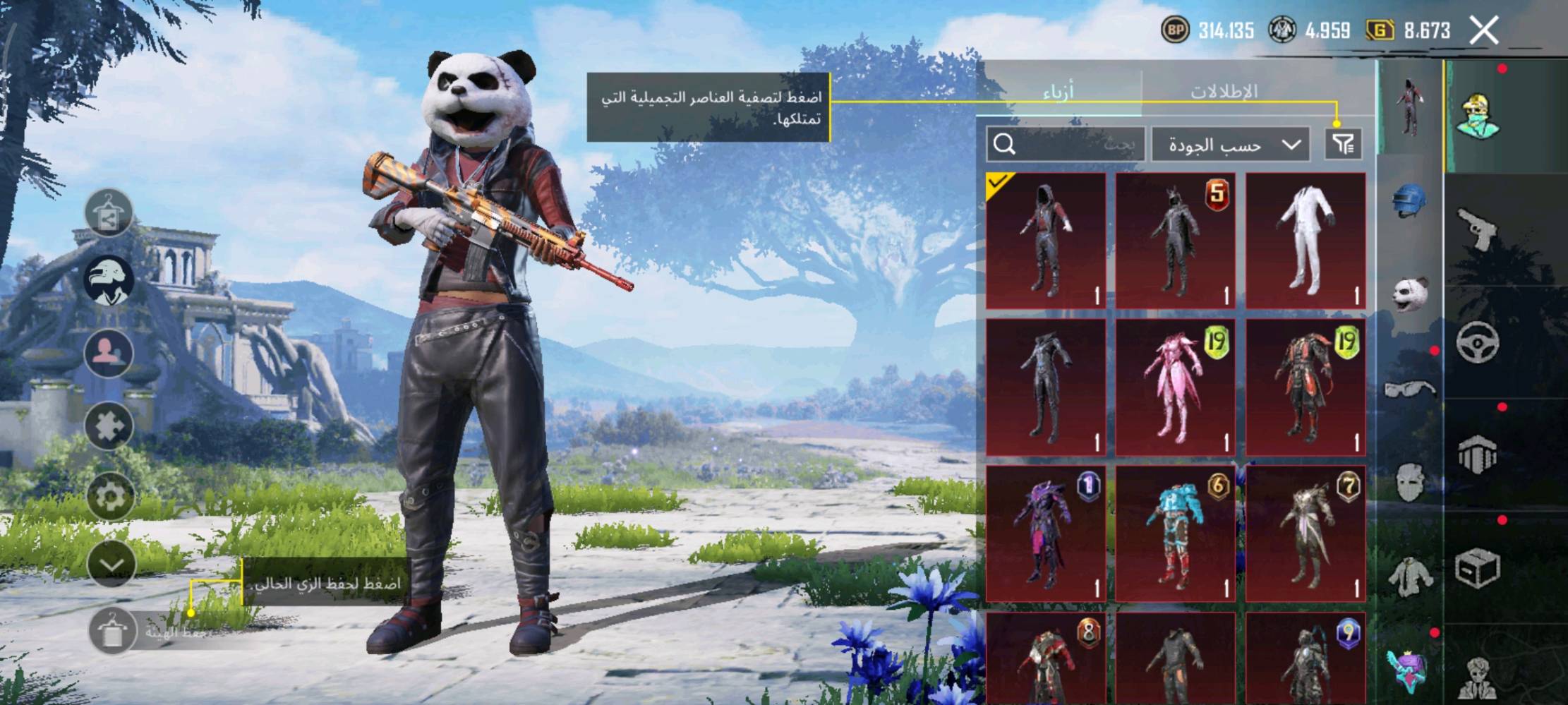Close the inventory with the X button

[x=1483, y=30]
